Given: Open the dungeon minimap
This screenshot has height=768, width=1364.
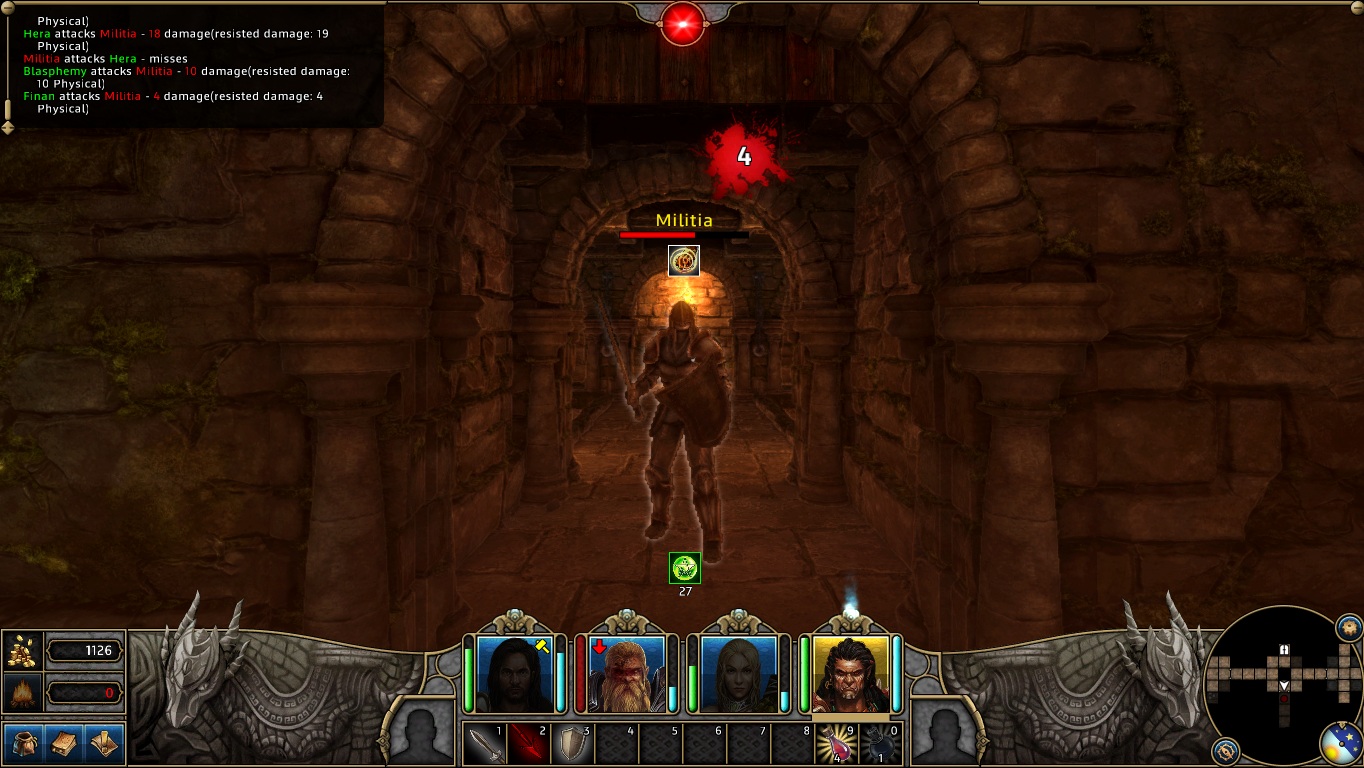Looking at the screenshot, I should click(x=1283, y=682).
